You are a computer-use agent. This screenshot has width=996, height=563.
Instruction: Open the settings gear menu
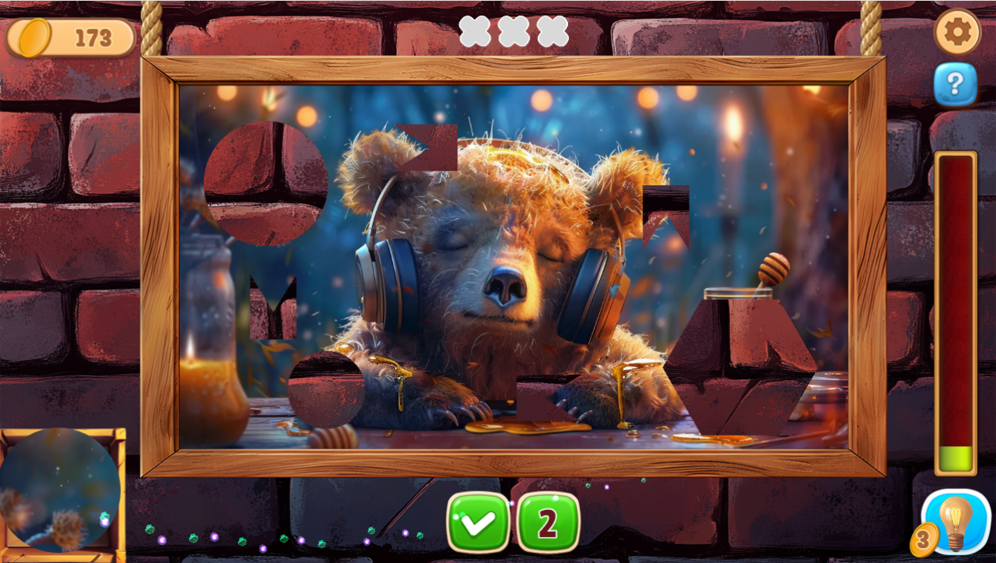pyautogui.click(x=957, y=33)
